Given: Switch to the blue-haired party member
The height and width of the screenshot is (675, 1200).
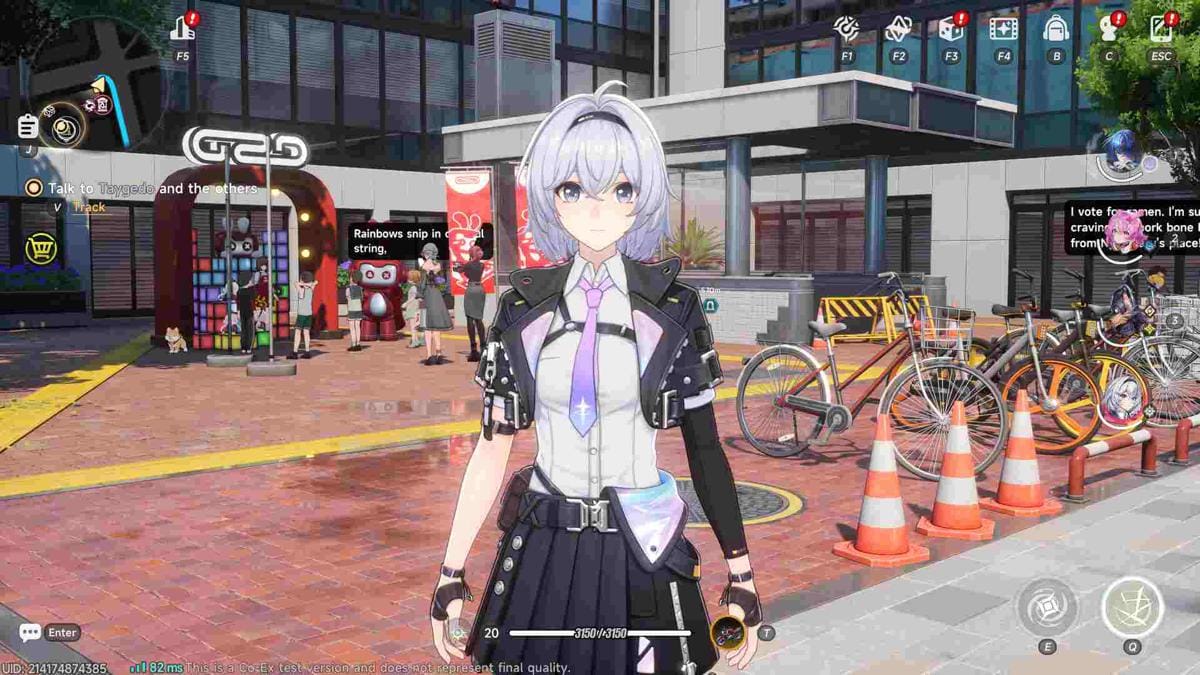Looking at the screenshot, I should coord(1122,153).
